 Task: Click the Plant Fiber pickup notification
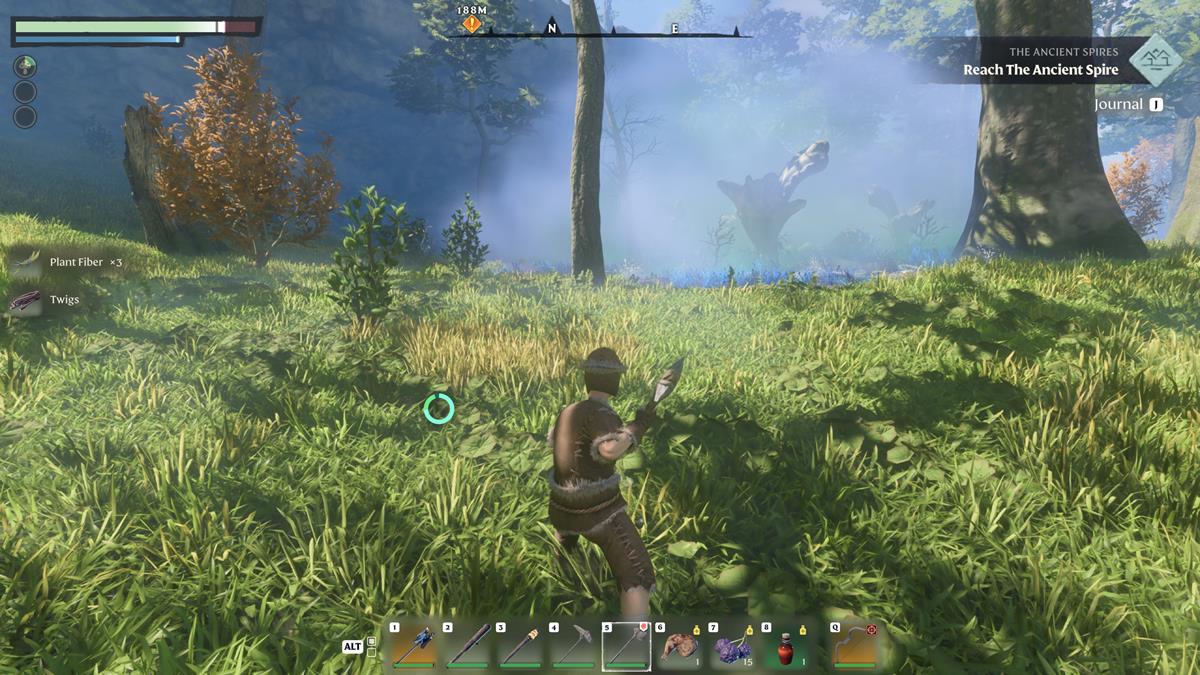click(68, 263)
